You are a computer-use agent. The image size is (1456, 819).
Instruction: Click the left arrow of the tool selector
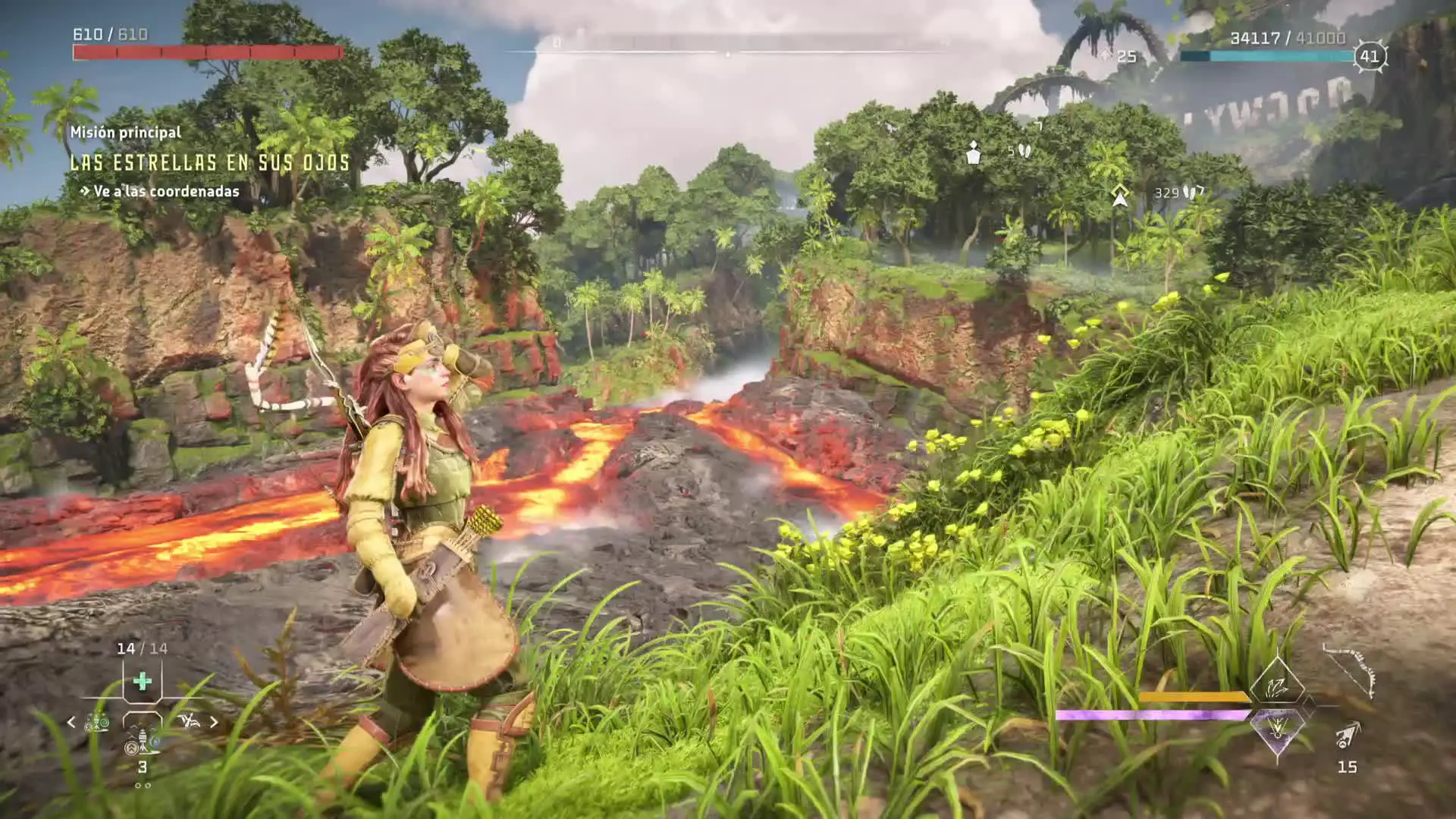[71, 722]
